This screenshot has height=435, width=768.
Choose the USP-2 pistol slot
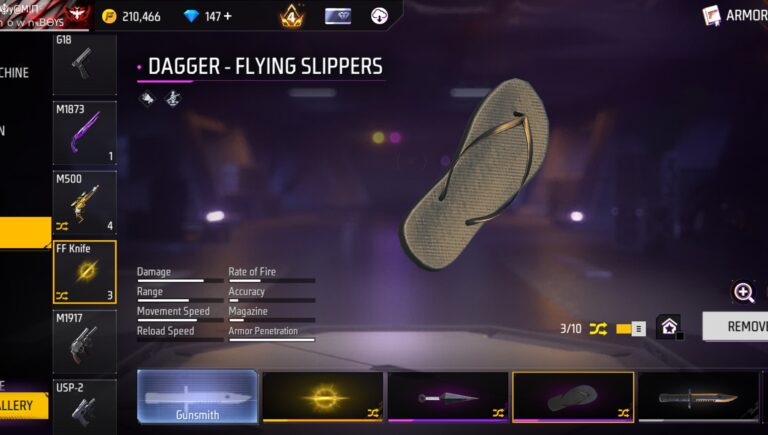(84, 406)
